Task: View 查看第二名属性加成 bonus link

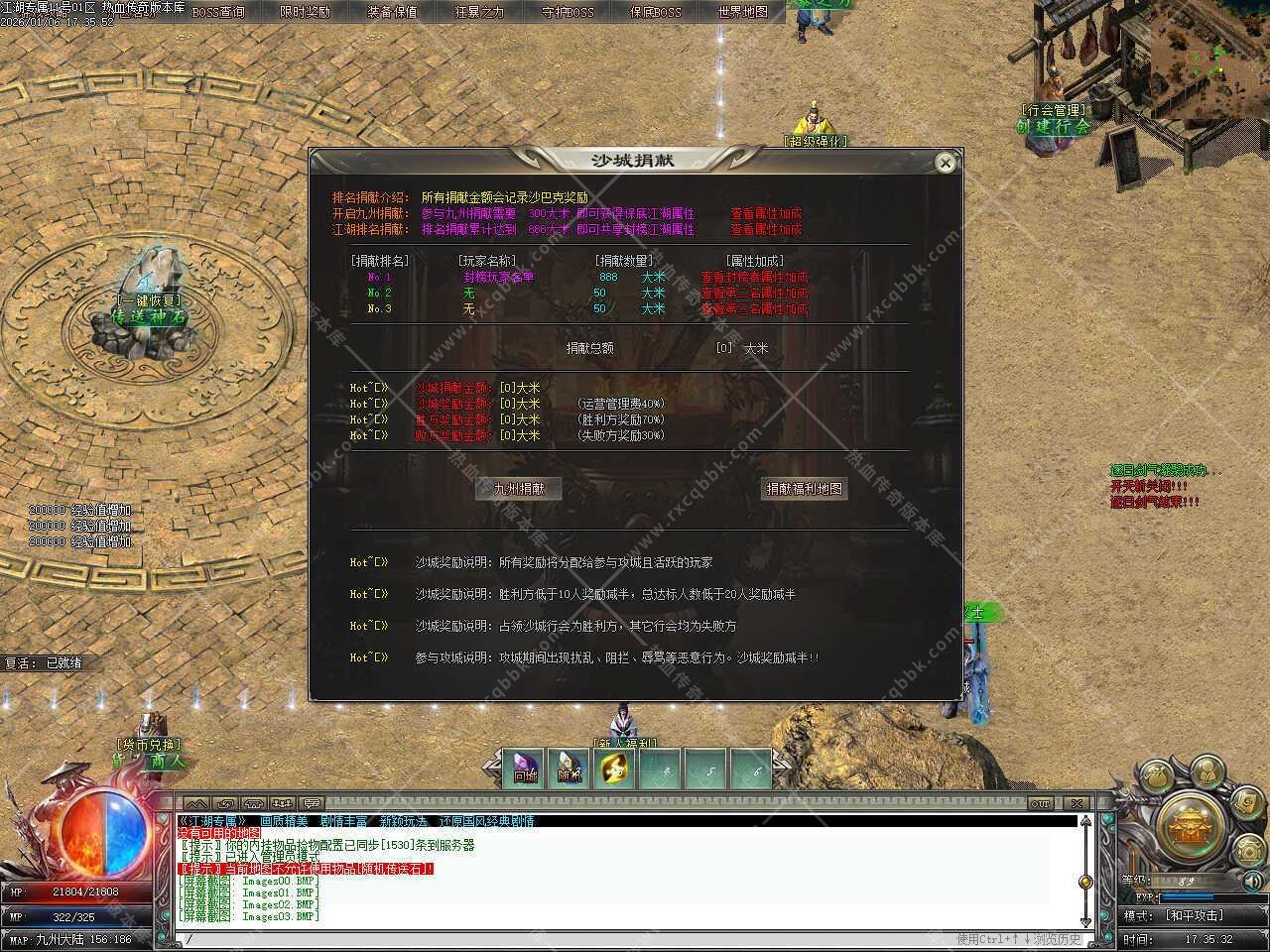Action: [754, 294]
